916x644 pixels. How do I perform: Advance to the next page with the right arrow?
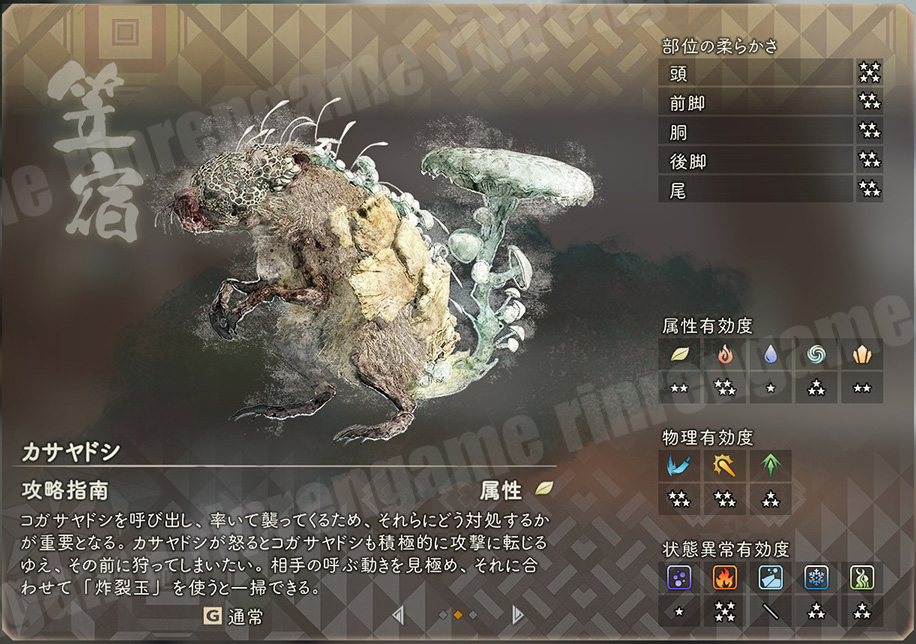coord(518,615)
